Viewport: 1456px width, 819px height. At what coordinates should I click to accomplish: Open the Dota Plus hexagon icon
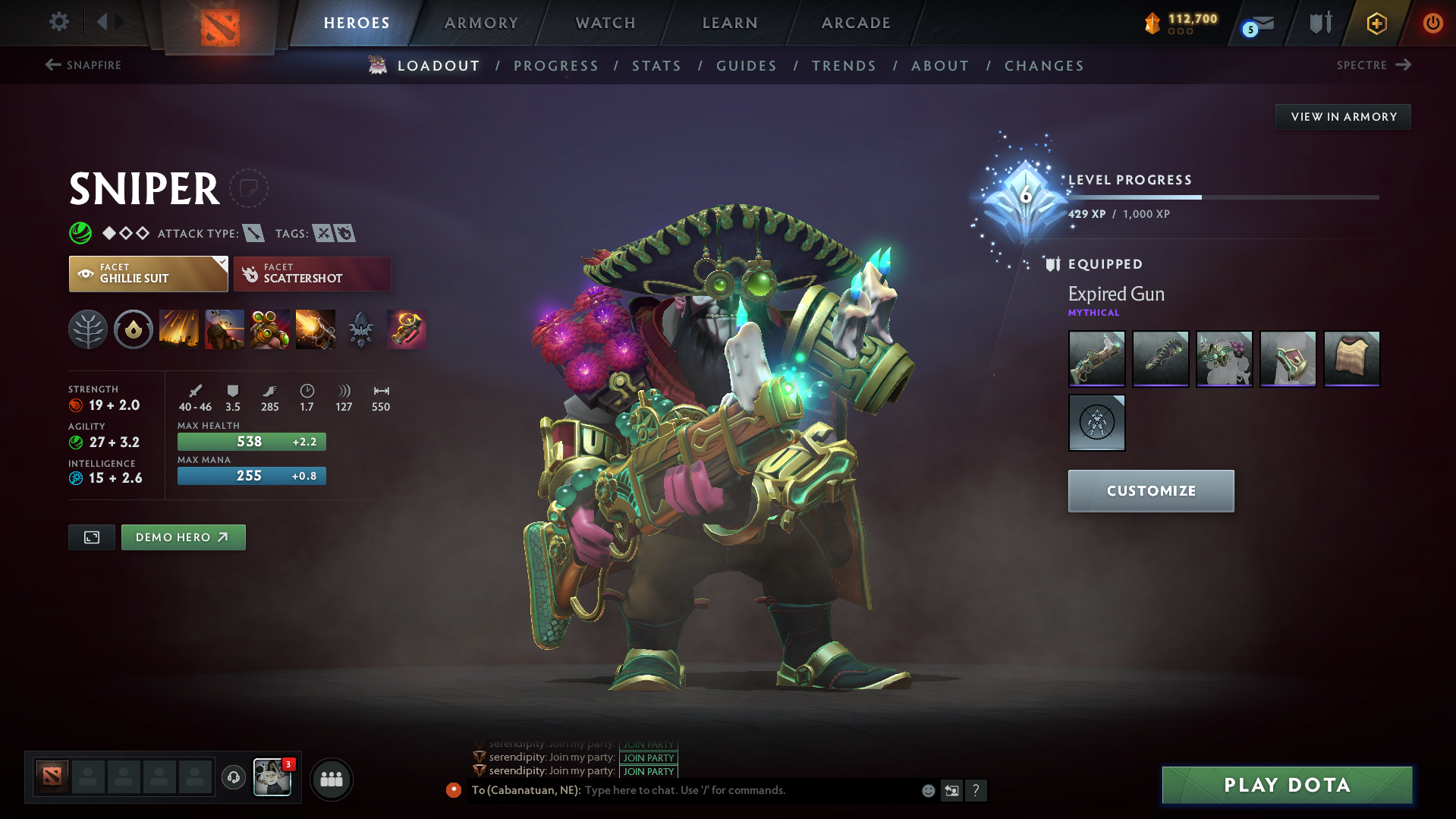tap(1376, 23)
